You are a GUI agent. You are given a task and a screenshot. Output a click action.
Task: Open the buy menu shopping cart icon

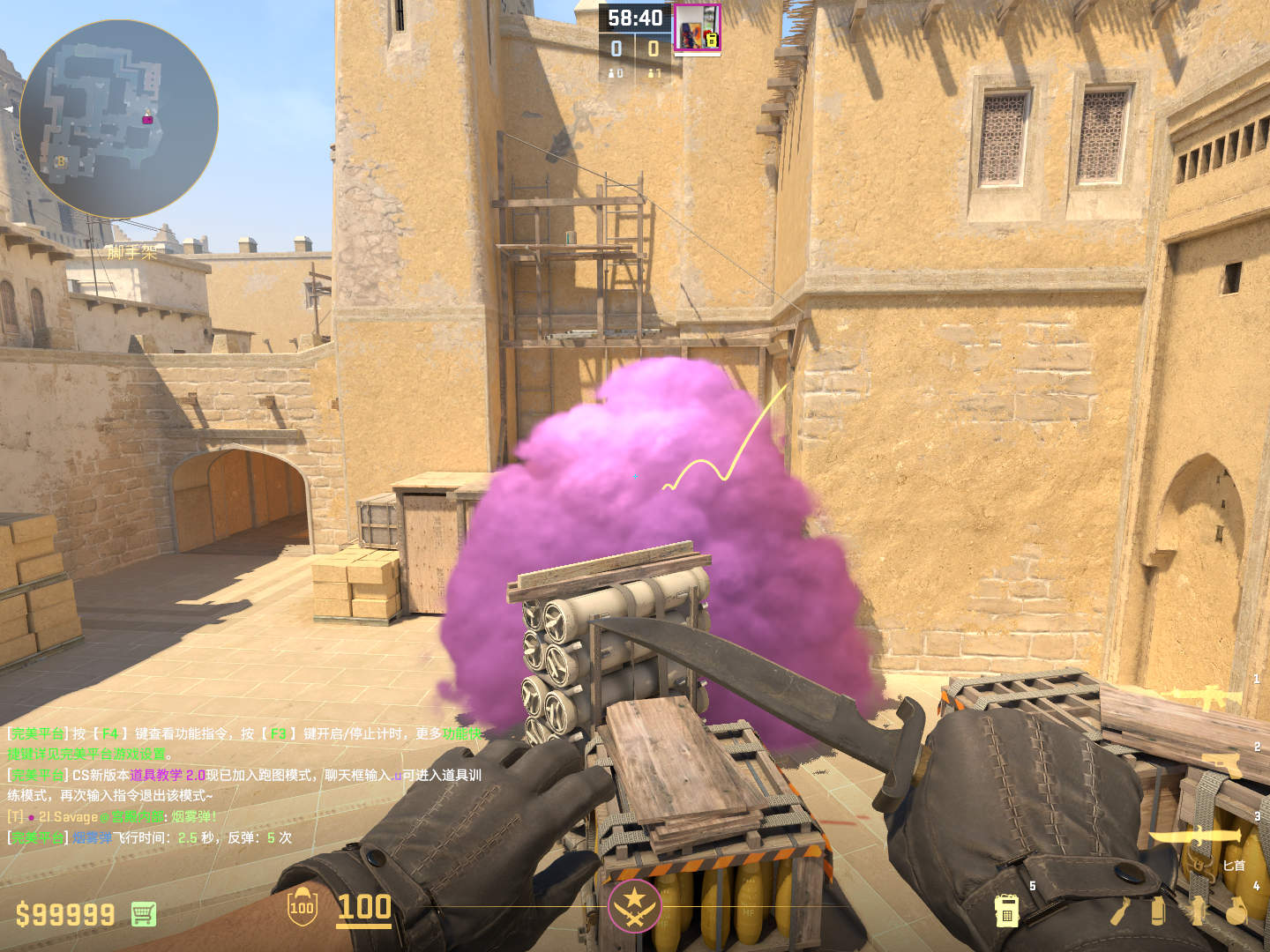tap(144, 914)
